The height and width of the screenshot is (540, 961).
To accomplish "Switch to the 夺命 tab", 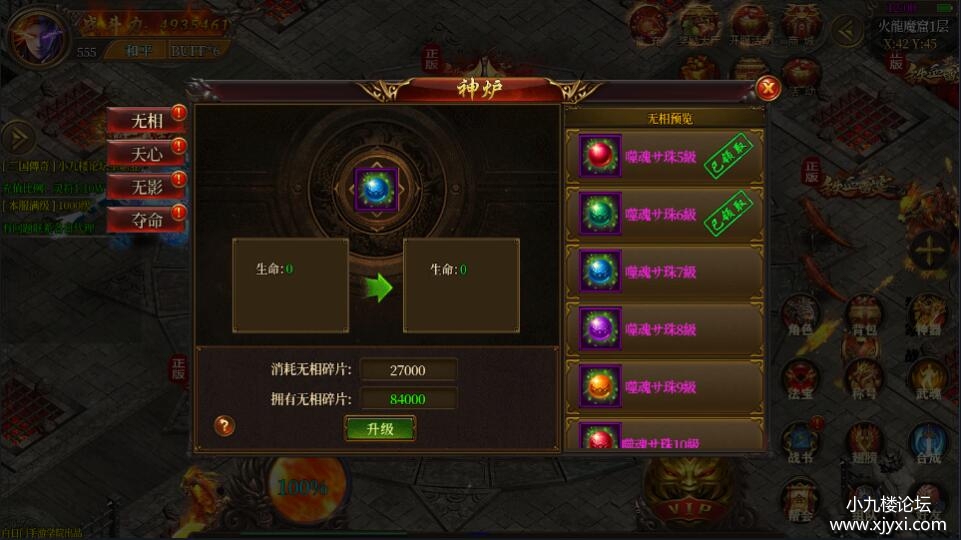I will point(146,219).
